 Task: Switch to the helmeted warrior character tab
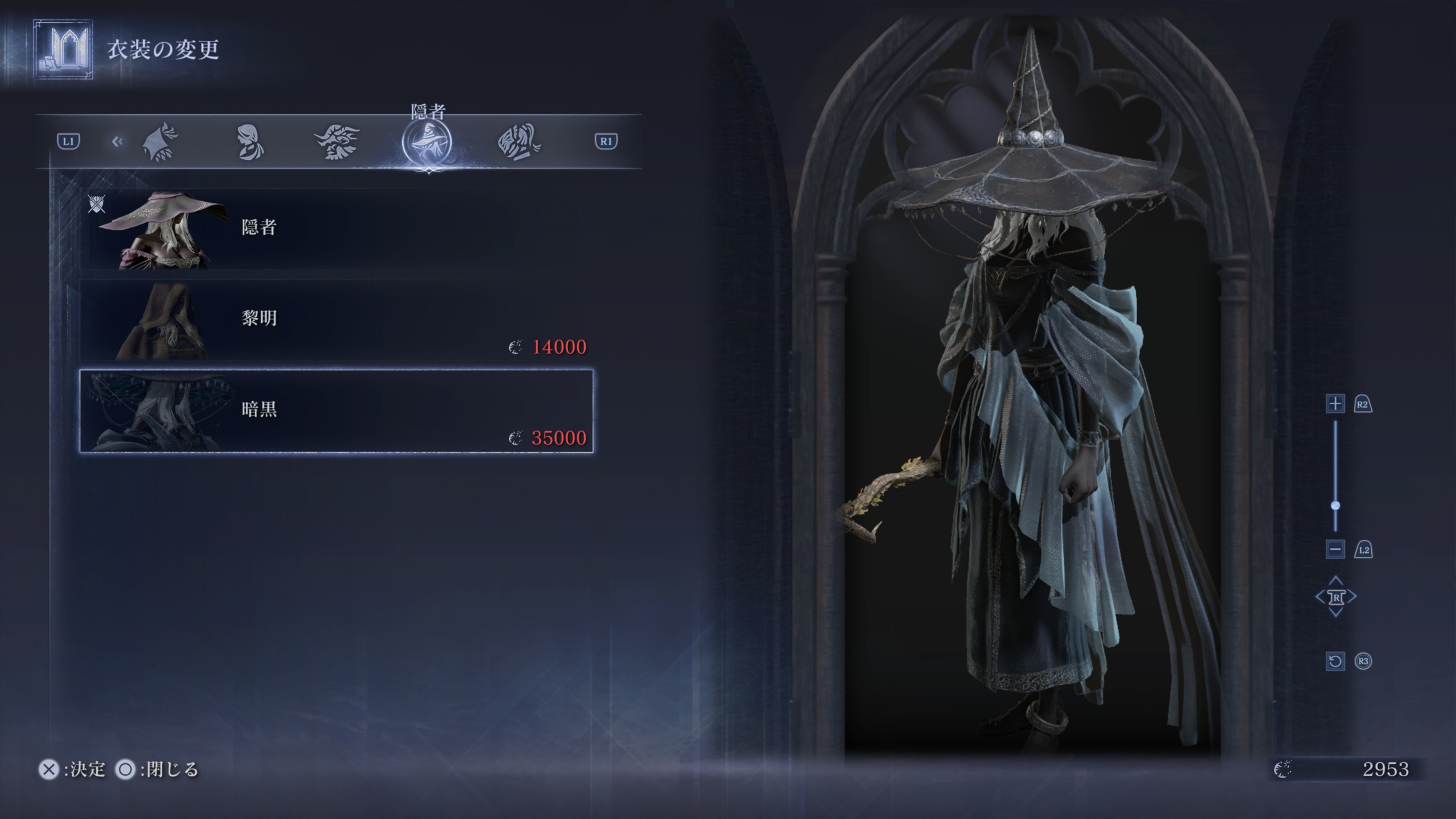(x=519, y=142)
